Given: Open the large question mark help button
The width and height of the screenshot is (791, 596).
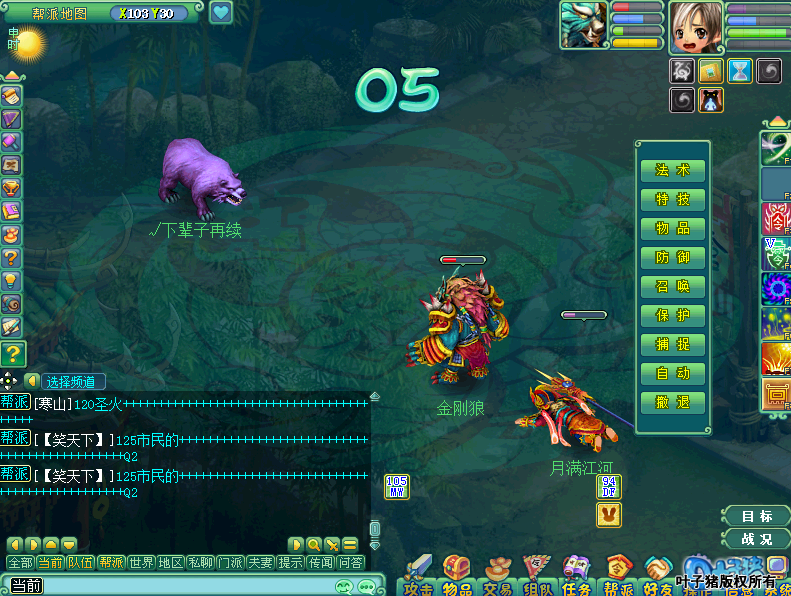Looking at the screenshot, I should click(13, 353).
